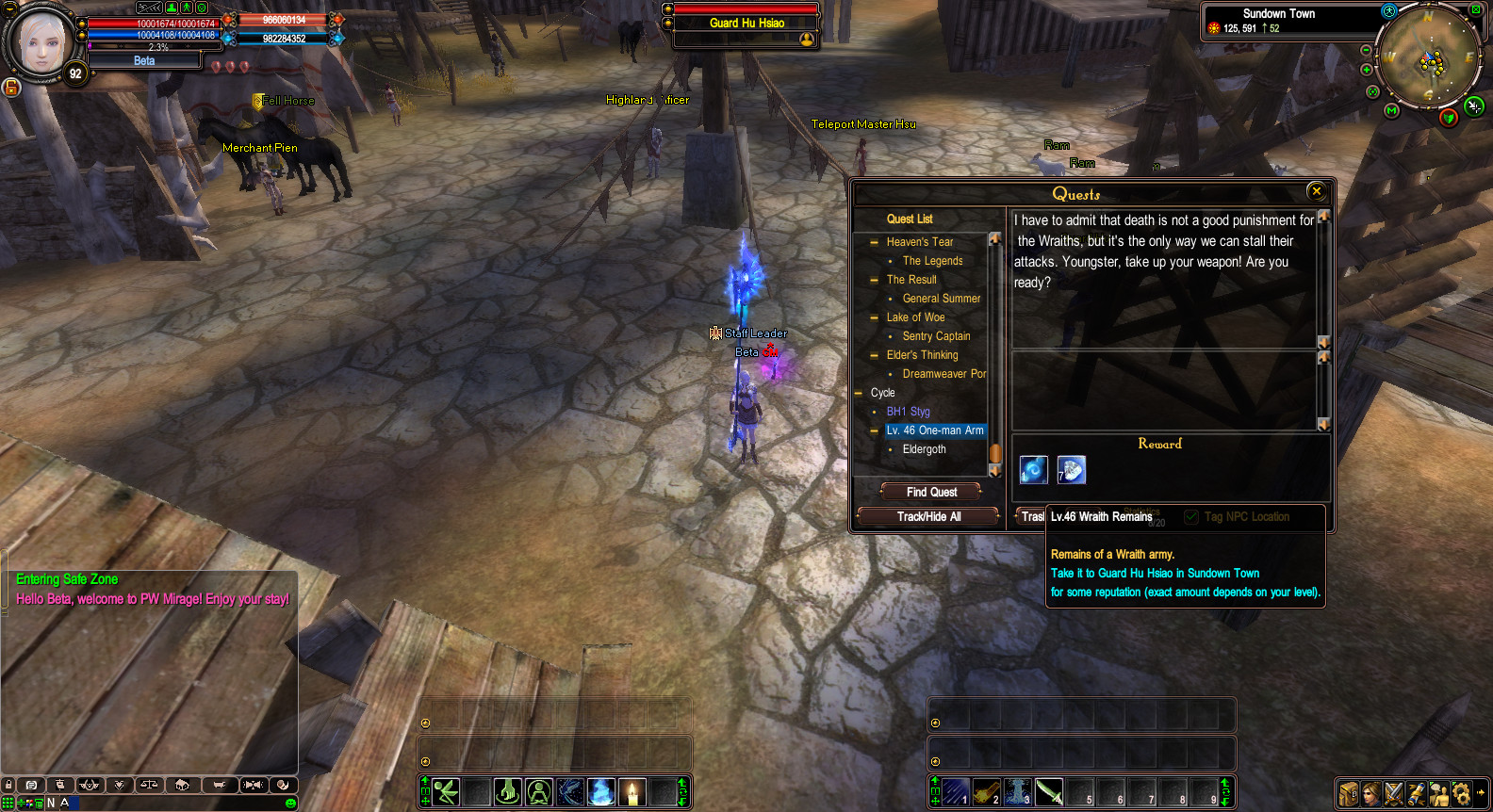Open system settings via the gear icon

point(1461,793)
